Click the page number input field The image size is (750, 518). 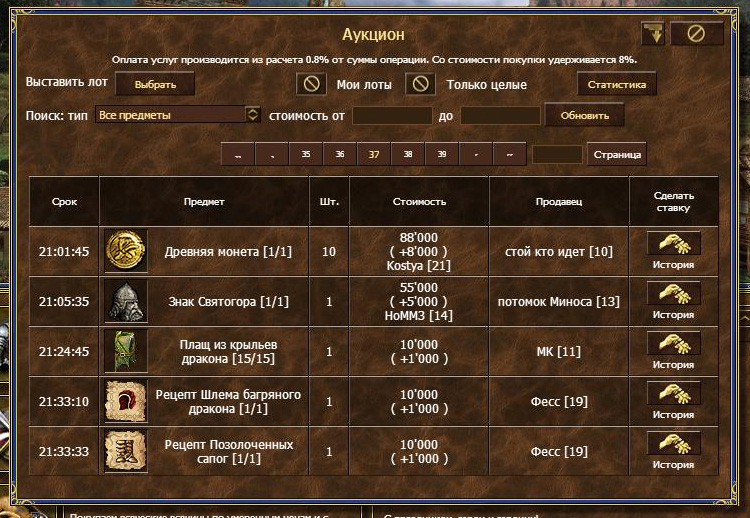click(x=557, y=155)
